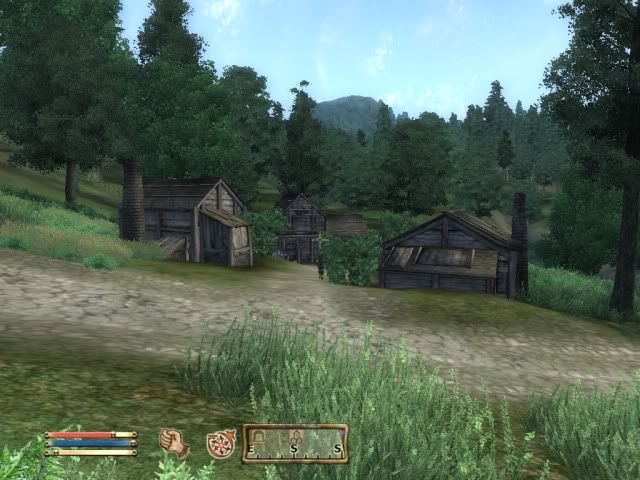The image size is (640, 480).
Task: Click the compass direction bar
Action: [x=295, y=443]
